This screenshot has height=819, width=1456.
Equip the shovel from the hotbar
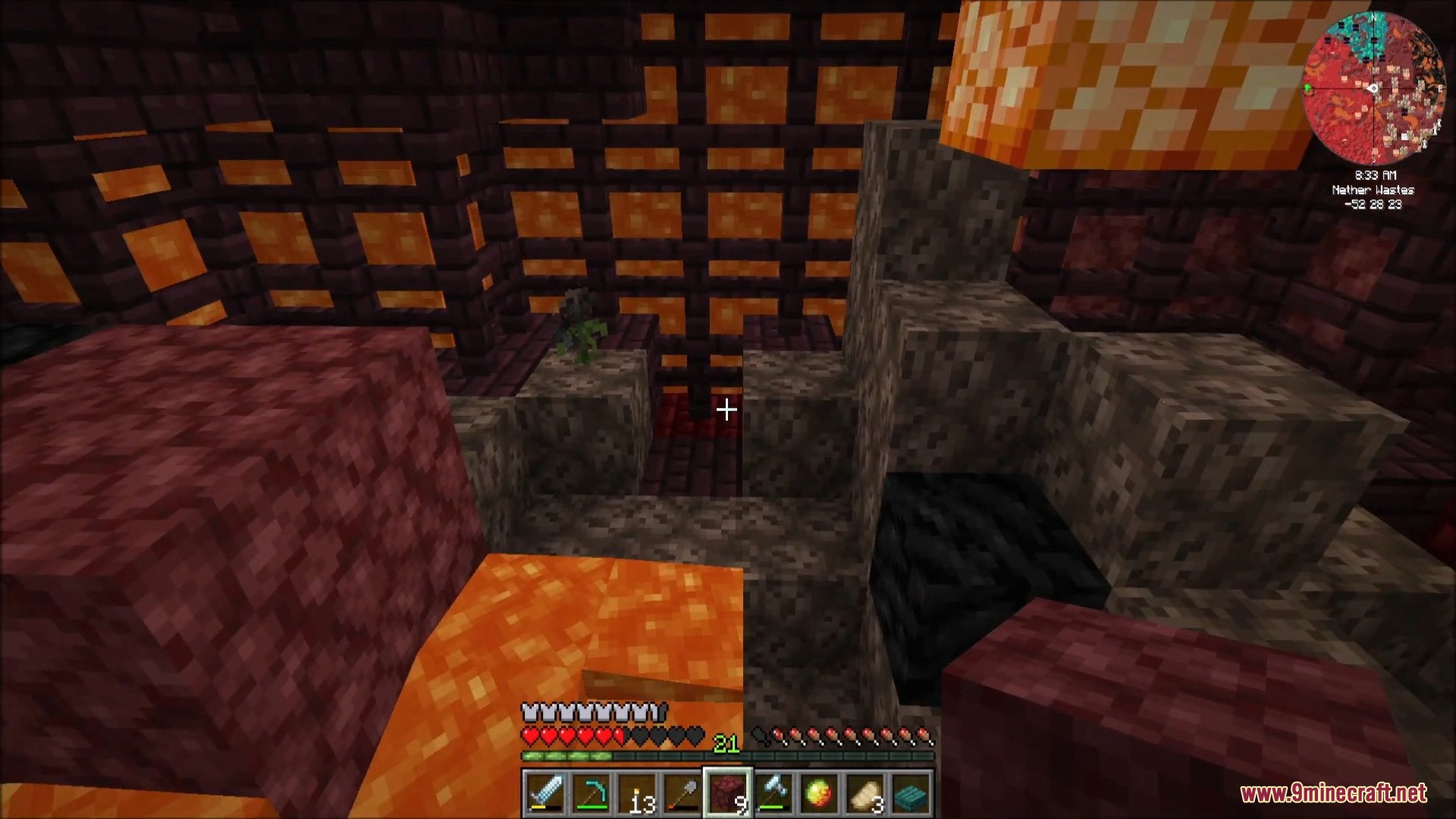click(682, 793)
